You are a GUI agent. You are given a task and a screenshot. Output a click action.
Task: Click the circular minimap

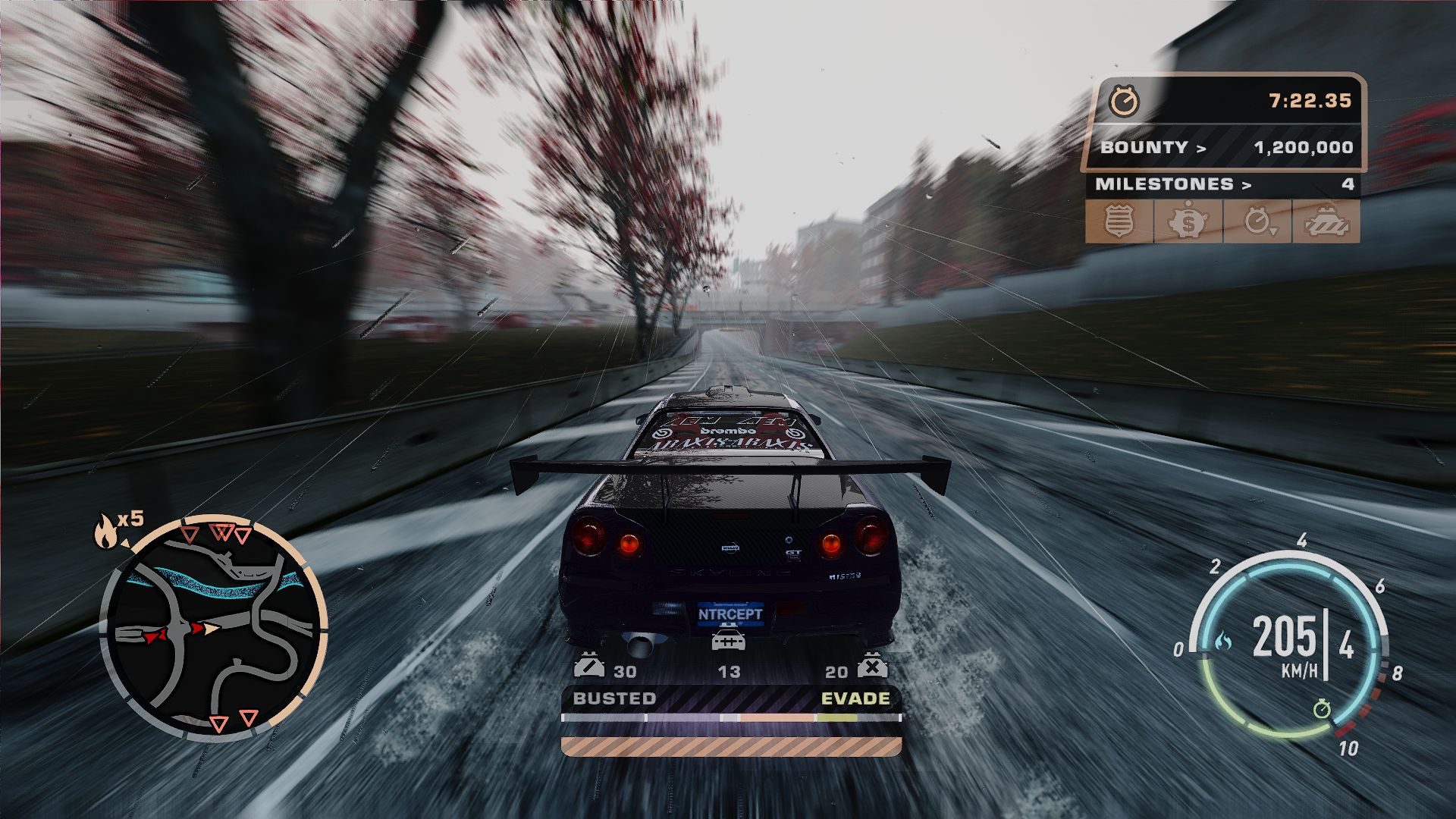coord(214,631)
